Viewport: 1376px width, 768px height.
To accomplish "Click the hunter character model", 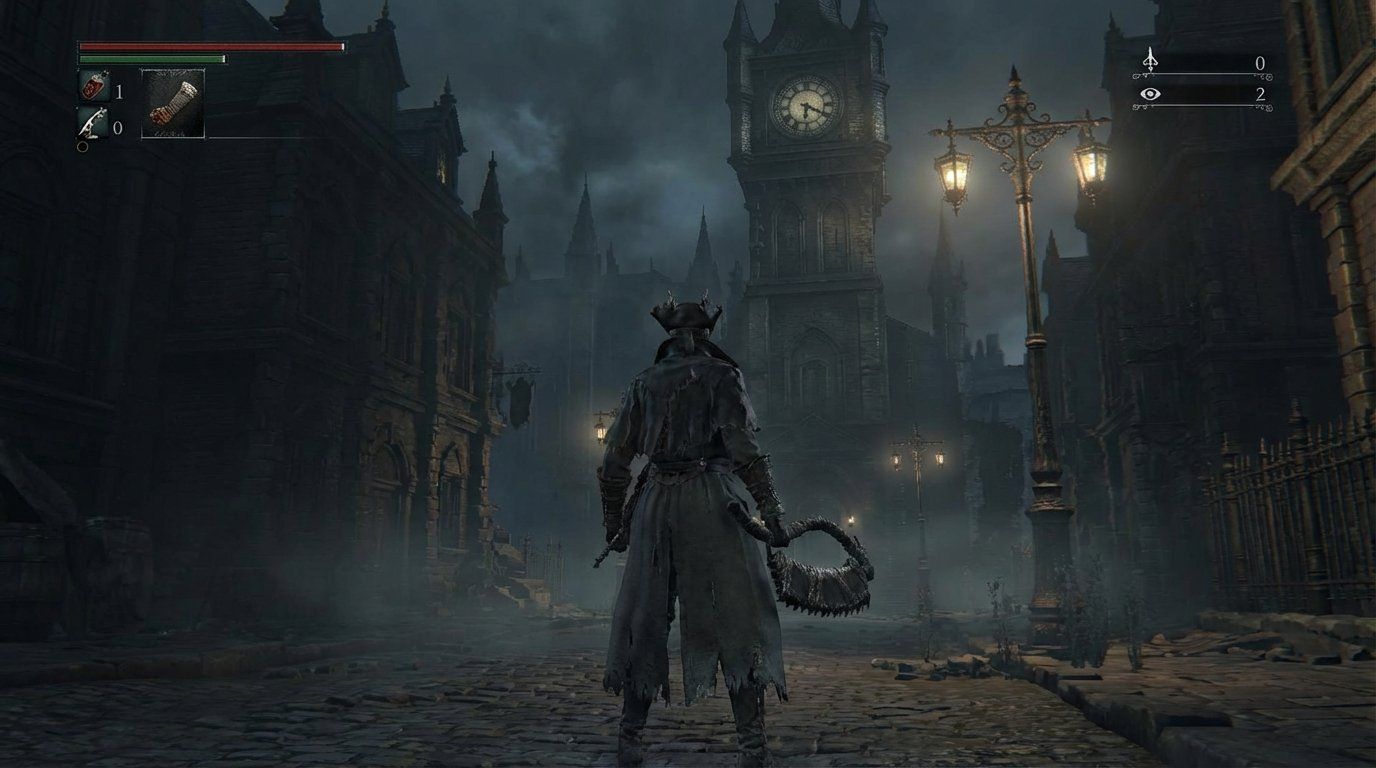I will (x=690, y=480).
